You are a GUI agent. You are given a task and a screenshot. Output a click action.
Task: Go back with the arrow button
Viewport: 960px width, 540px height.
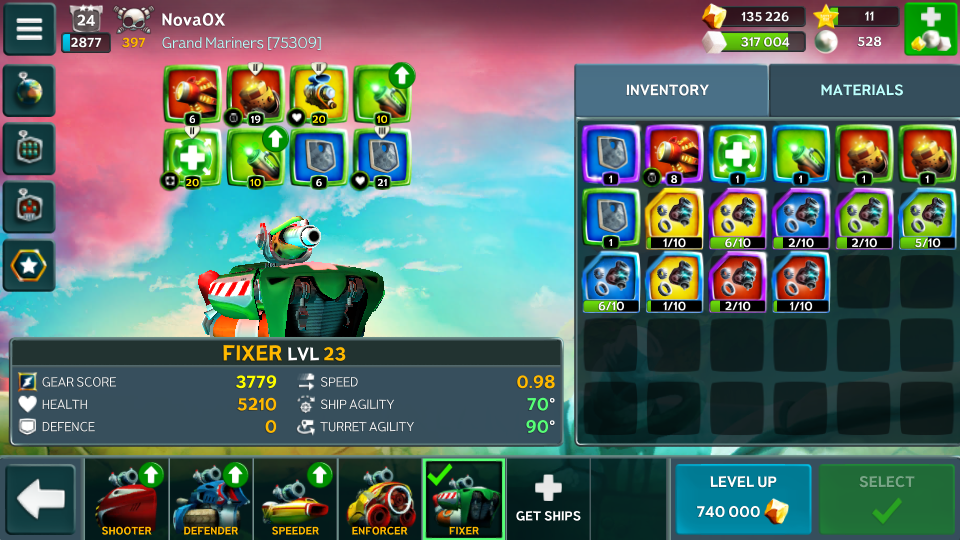tap(40, 498)
